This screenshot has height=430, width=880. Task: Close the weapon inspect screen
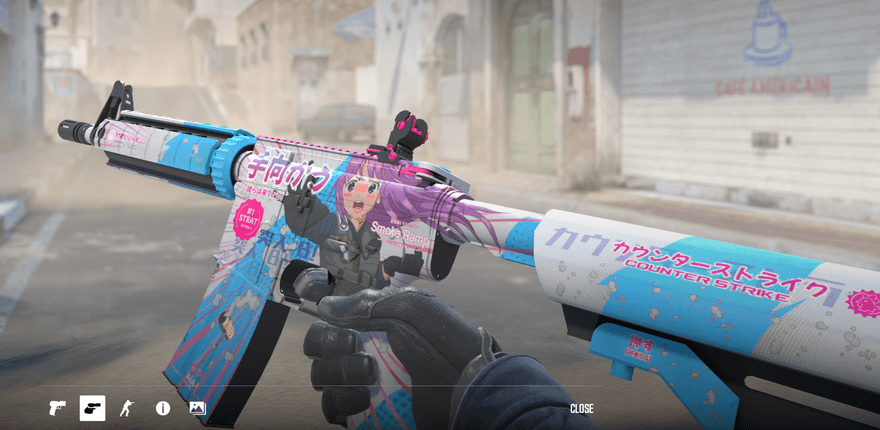point(581,408)
